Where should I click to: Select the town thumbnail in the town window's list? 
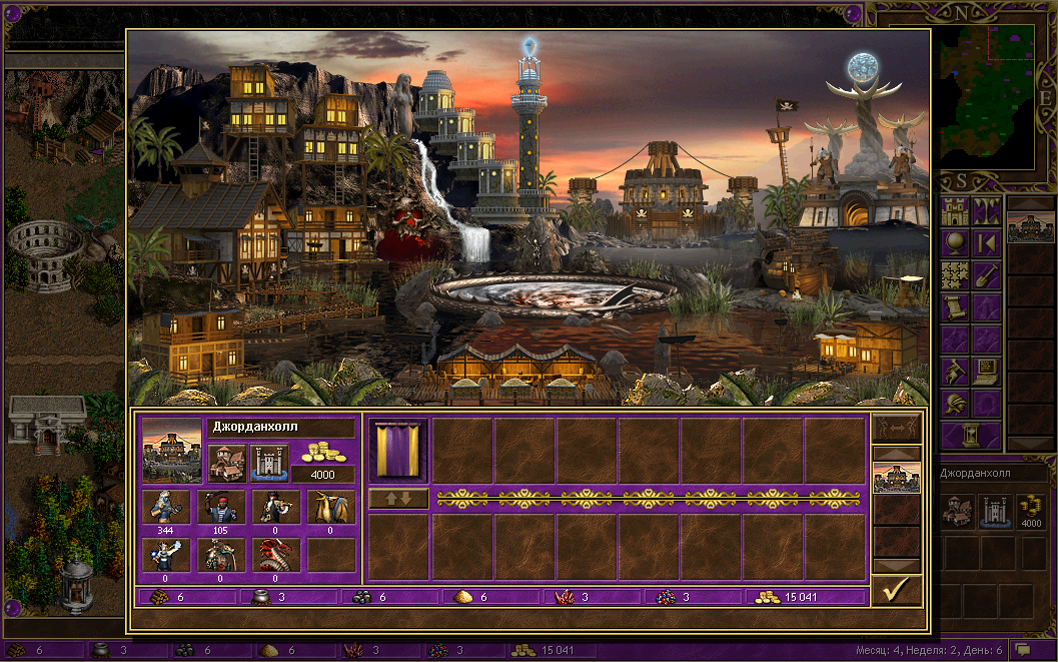click(896, 478)
